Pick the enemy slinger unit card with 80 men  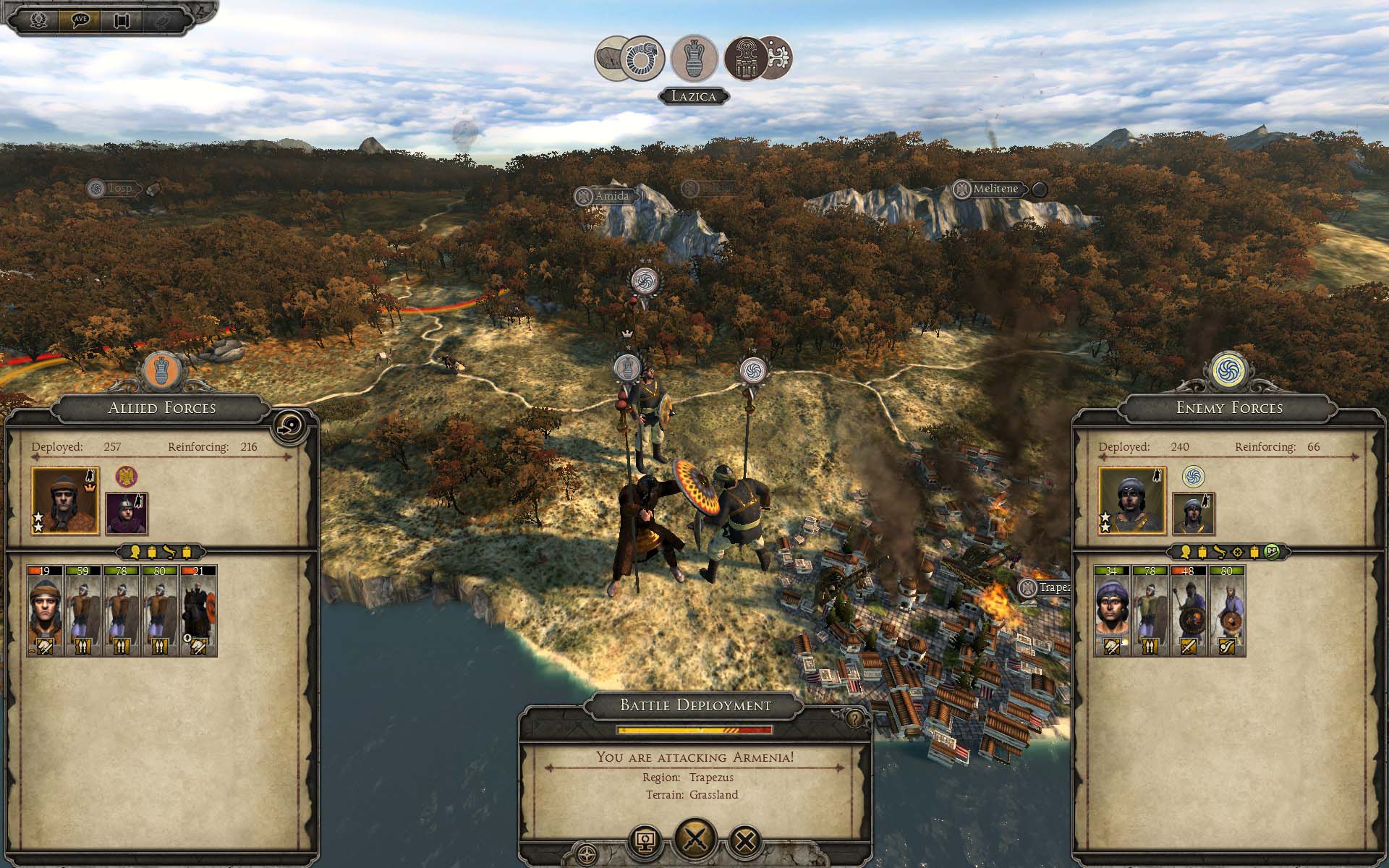[1226, 611]
